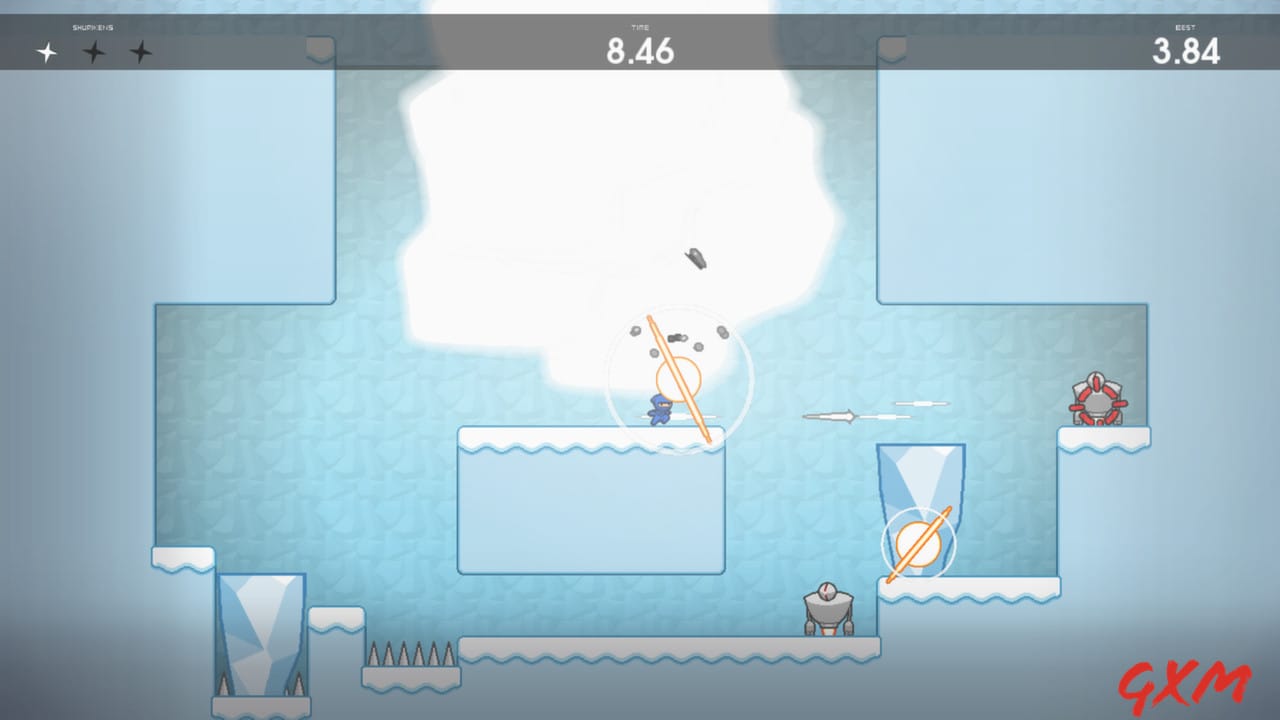The height and width of the screenshot is (720, 1280).
Task: Click the left hanging shield banner under the HUD
Action: 318,48
